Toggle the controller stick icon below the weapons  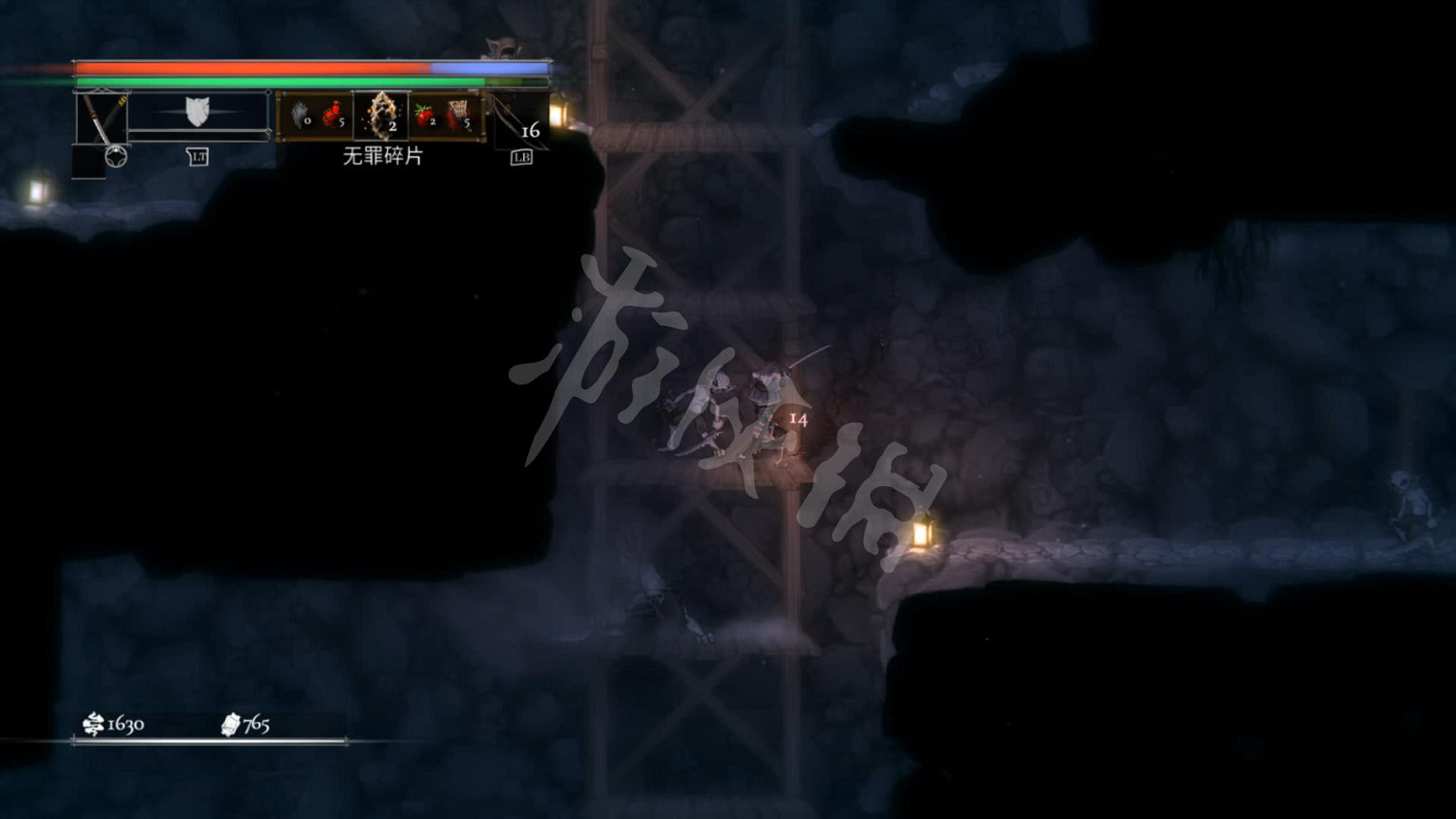point(114,153)
